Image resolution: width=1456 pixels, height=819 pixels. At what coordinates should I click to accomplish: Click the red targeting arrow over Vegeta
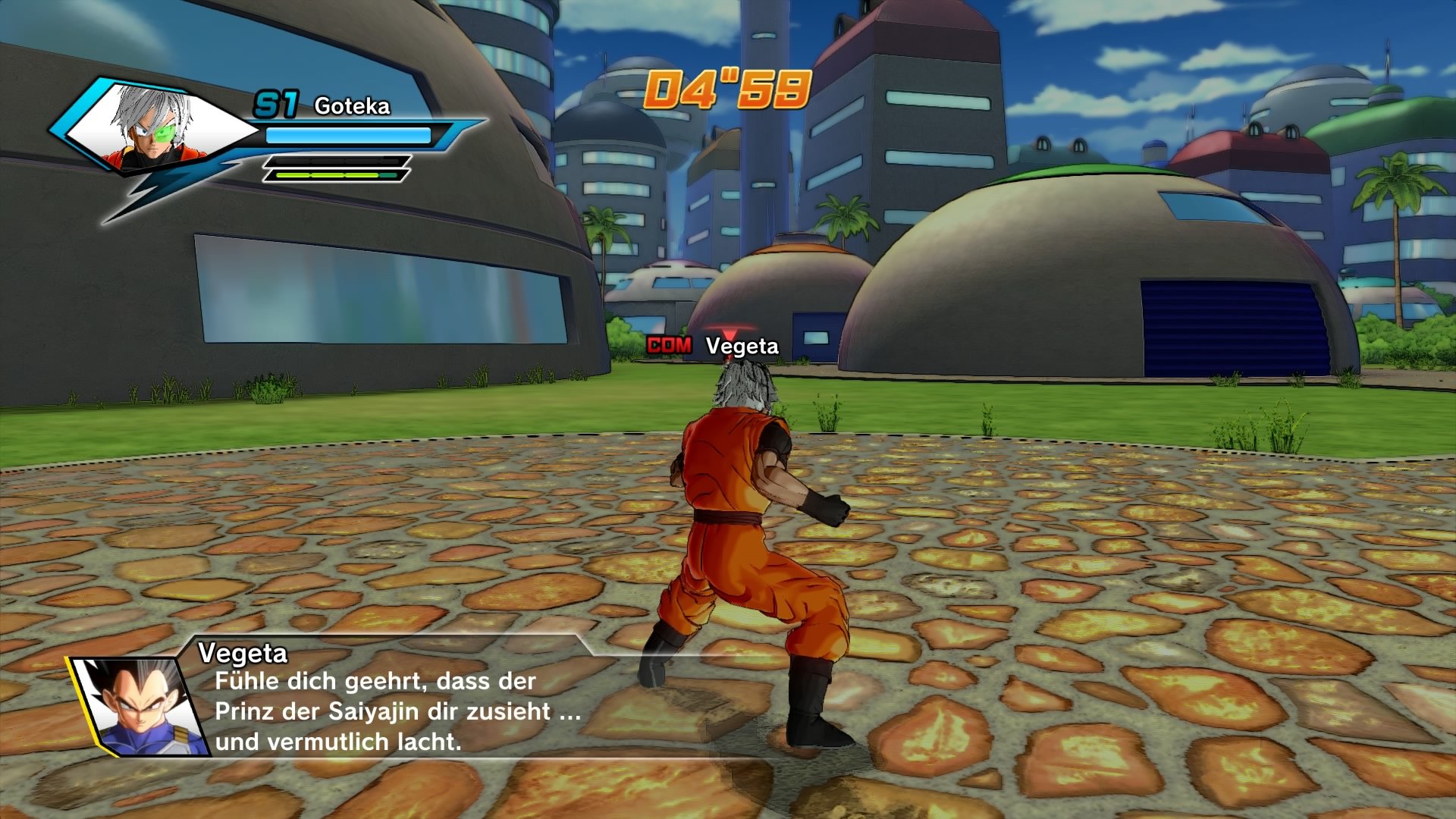730,334
